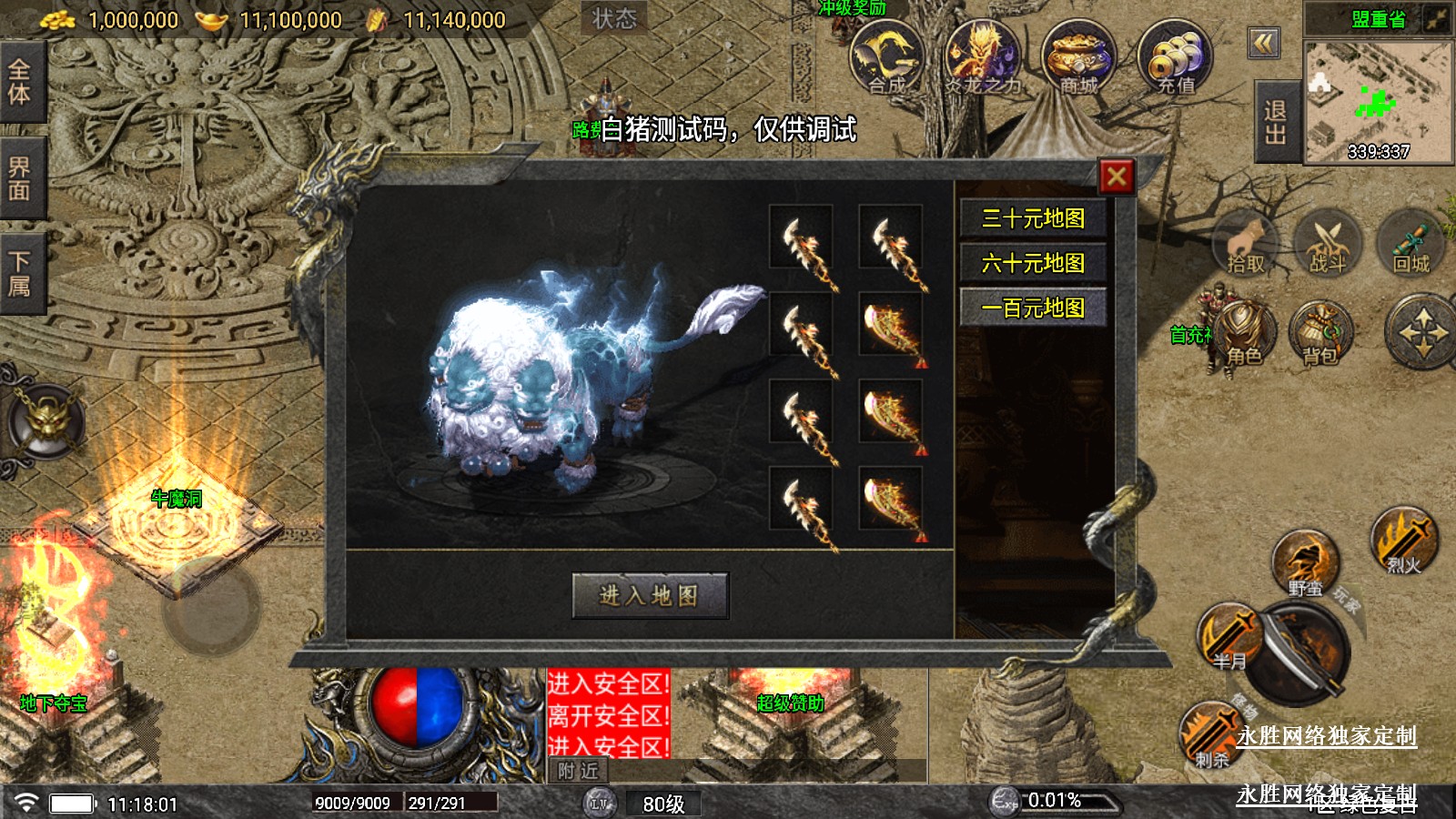Switch to the 六十元地图 tab
The width and height of the screenshot is (1456, 819).
1033,263
